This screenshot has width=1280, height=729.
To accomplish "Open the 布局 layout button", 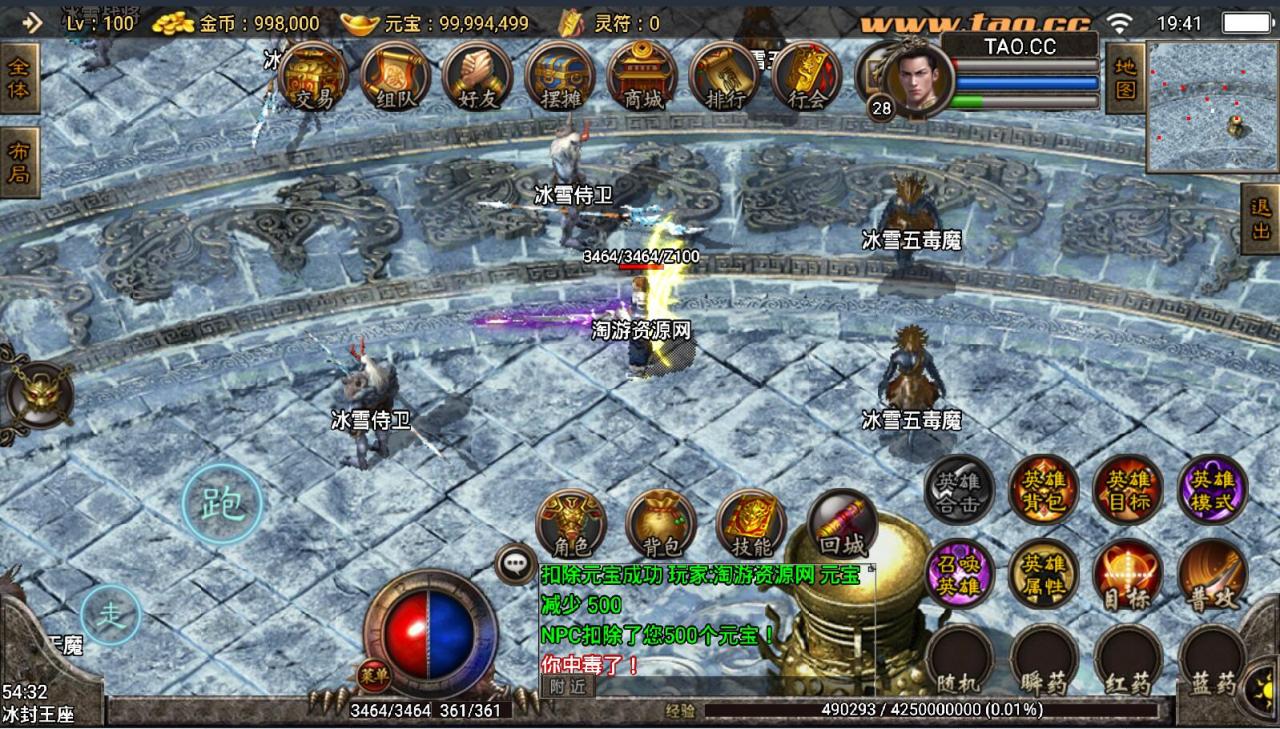I will pyautogui.click(x=19, y=163).
